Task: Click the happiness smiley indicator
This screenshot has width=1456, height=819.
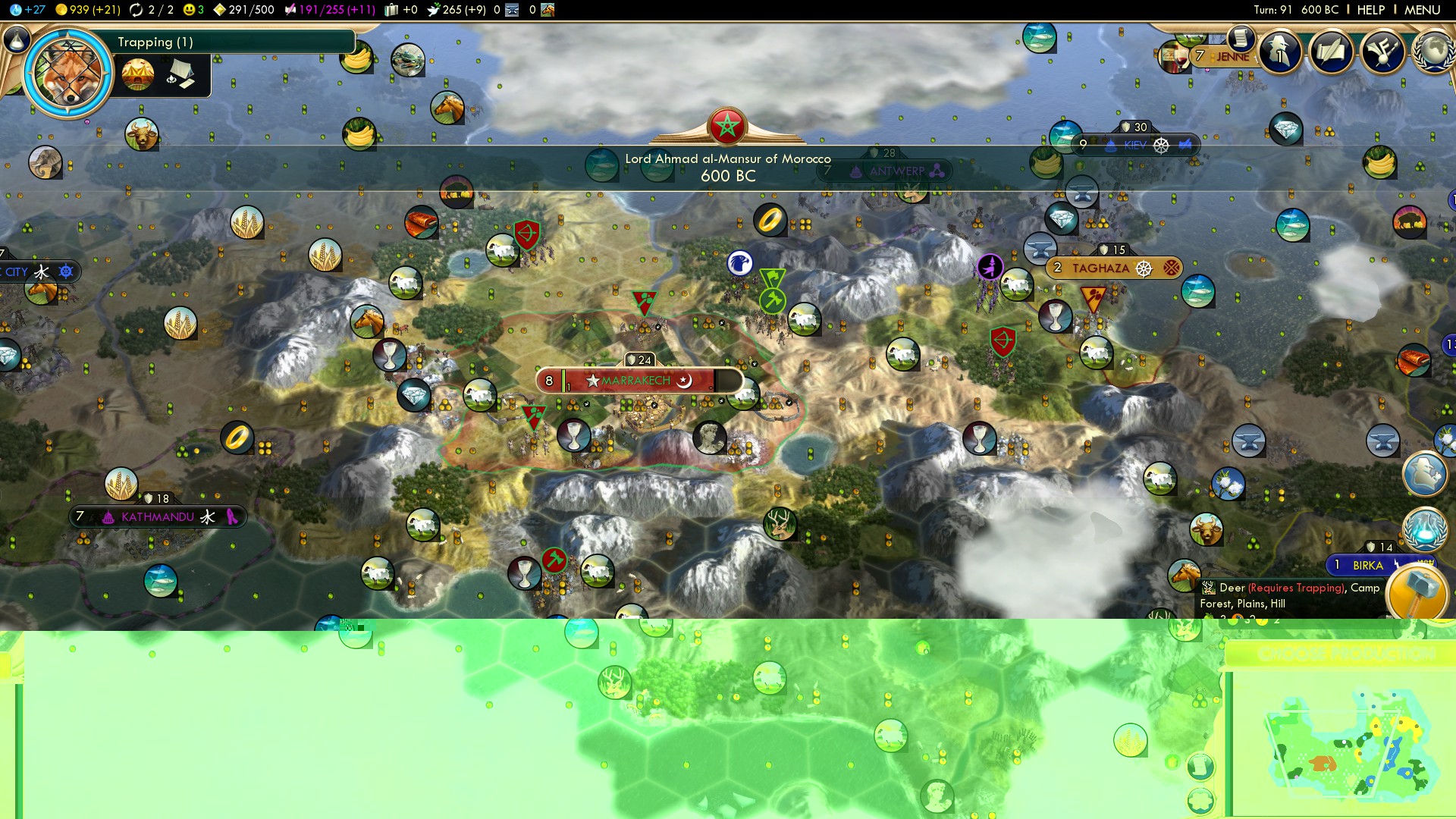Action: coord(187,10)
